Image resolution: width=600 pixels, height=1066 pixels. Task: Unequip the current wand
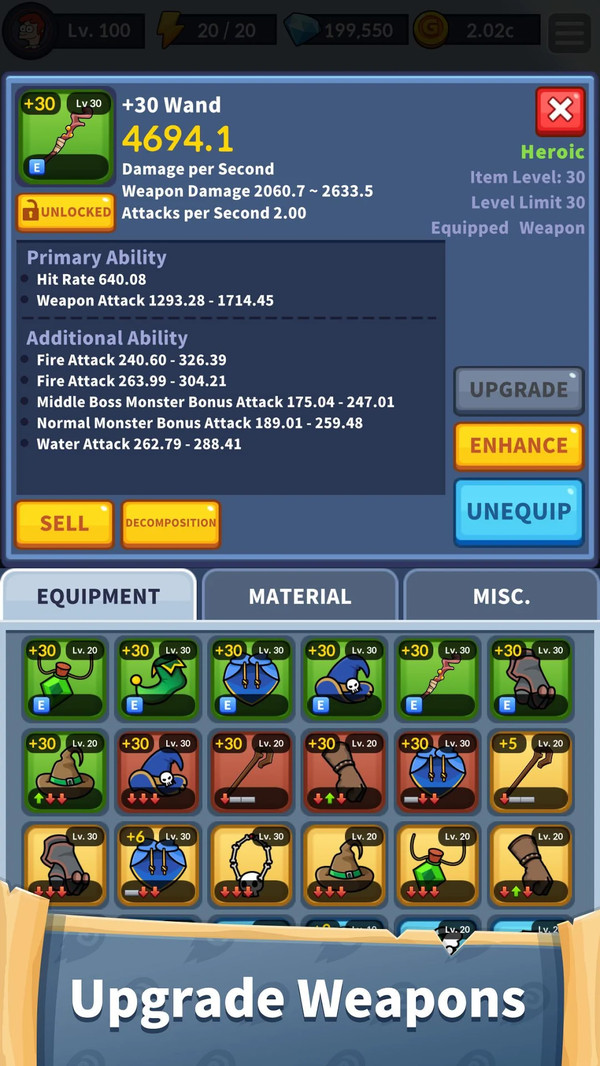tap(518, 512)
